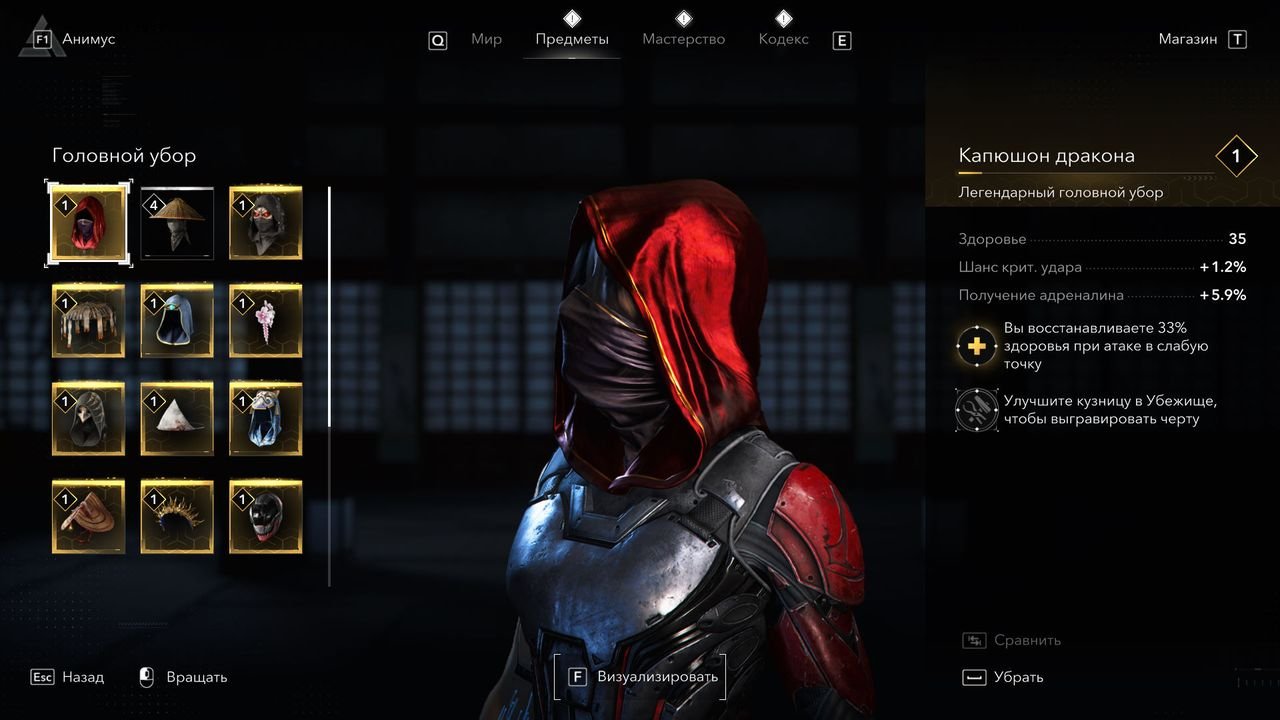The height and width of the screenshot is (720, 1280).
Task: Go to the Кодекс tab
Action: pyautogui.click(x=783, y=40)
